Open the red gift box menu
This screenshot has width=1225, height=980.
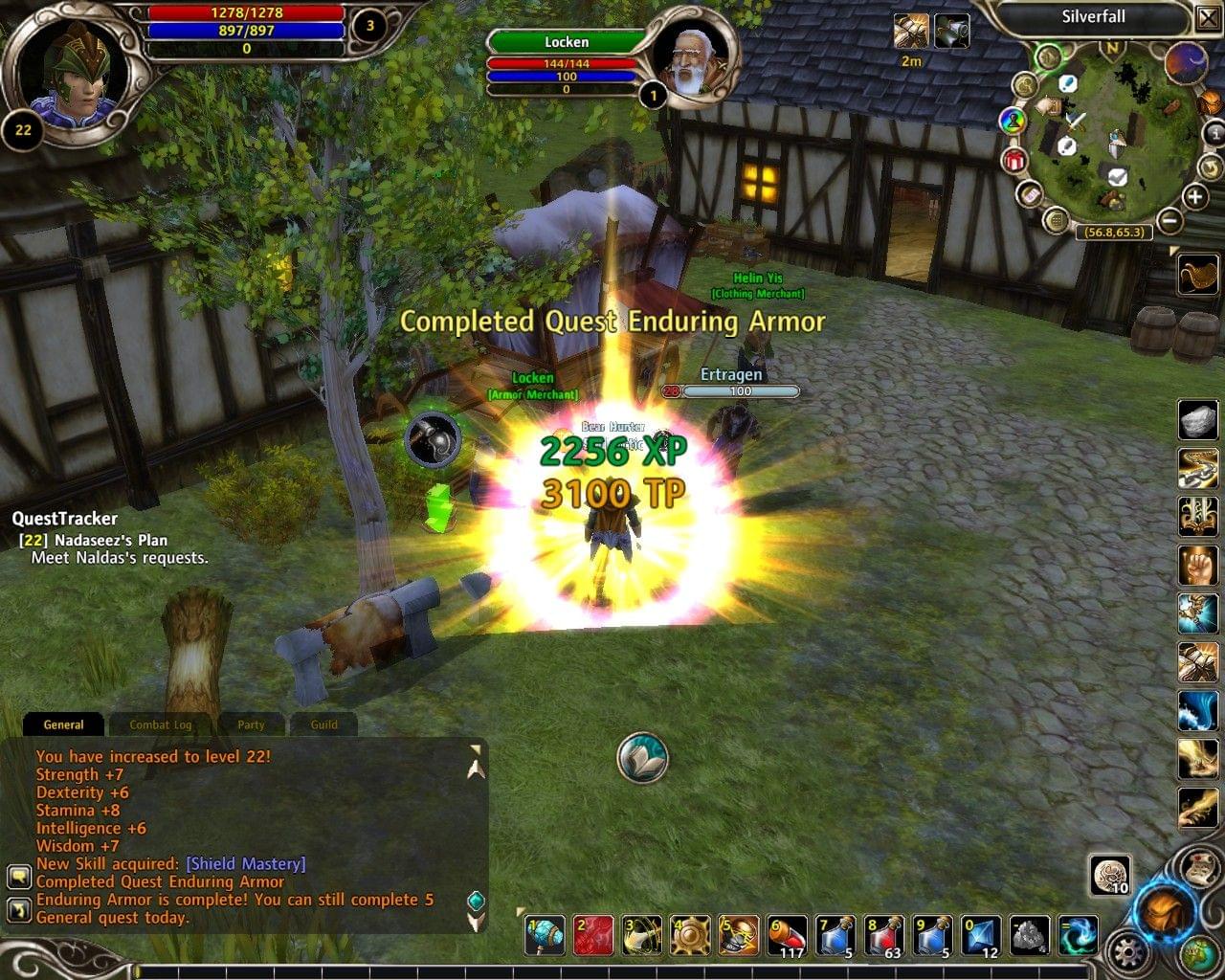1013,160
